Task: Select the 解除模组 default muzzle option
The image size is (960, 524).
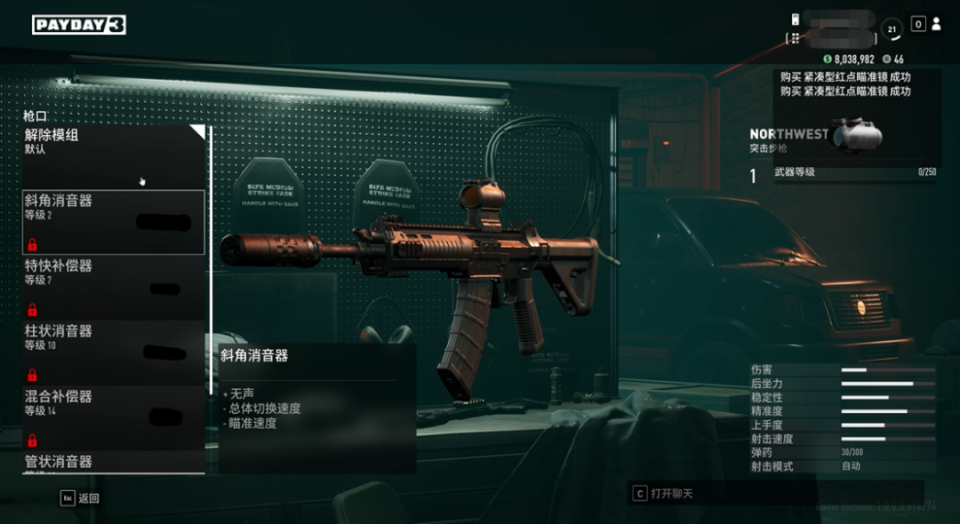Action: click(x=114, y=155)
